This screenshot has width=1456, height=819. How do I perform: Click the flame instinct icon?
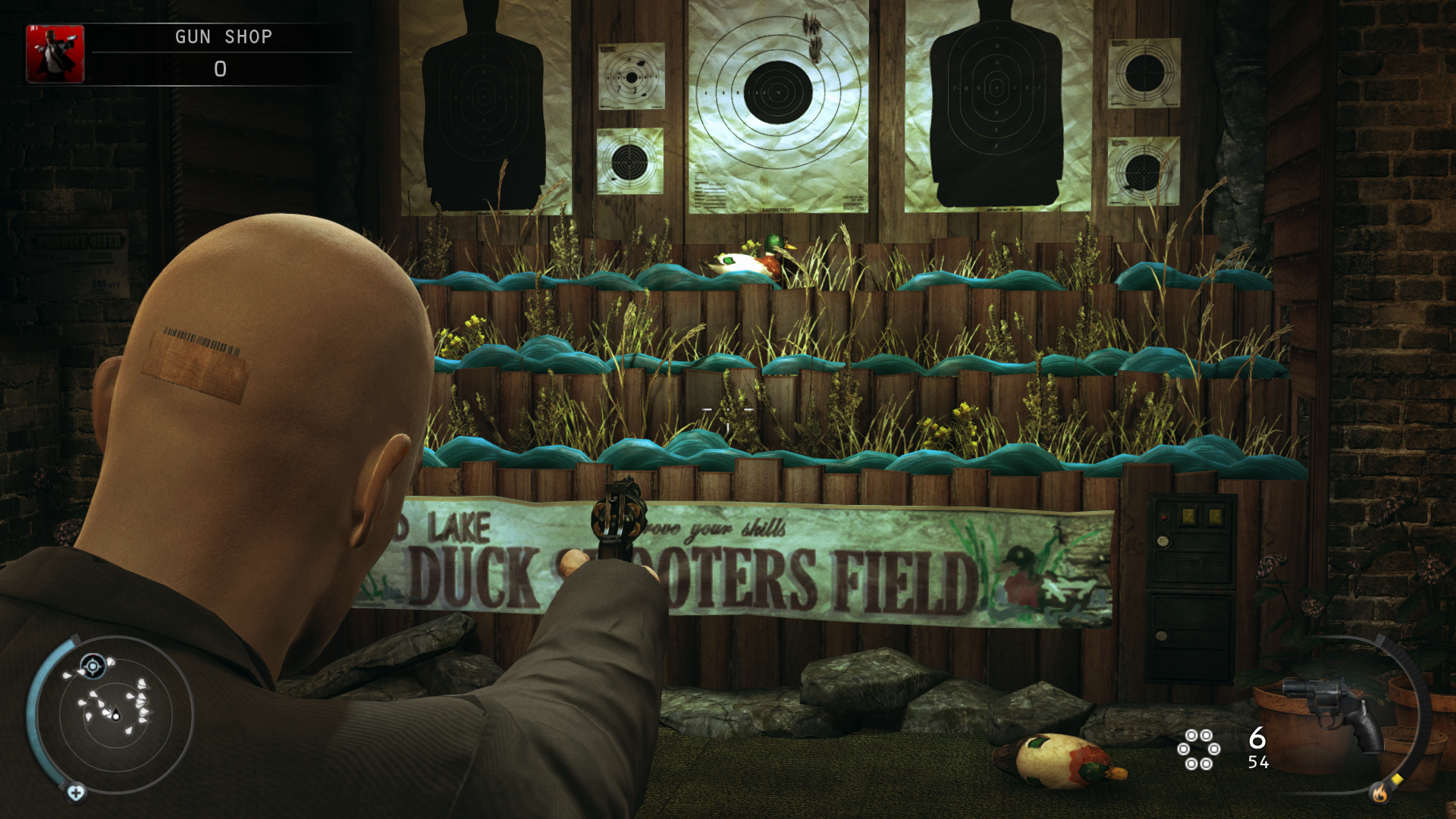pyautogui.click(x=1379, y=793)
